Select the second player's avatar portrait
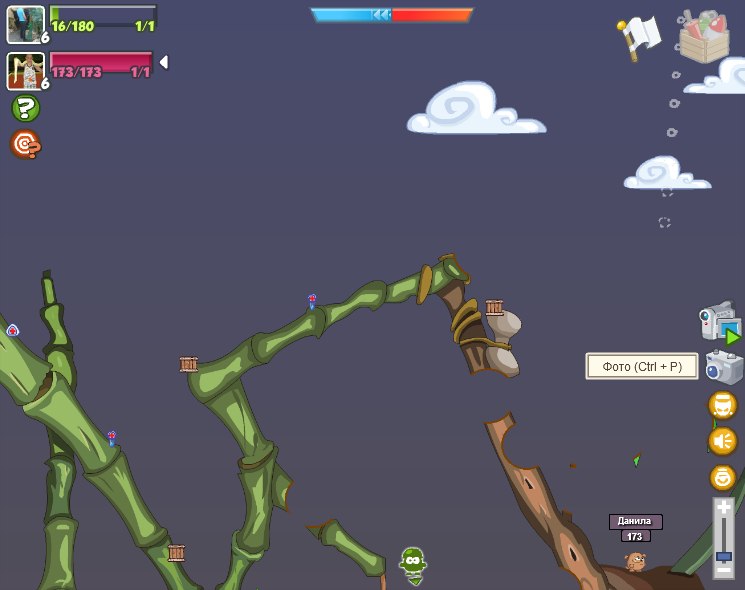This screenshot has width=745, height=590. (x=25, y=70)
